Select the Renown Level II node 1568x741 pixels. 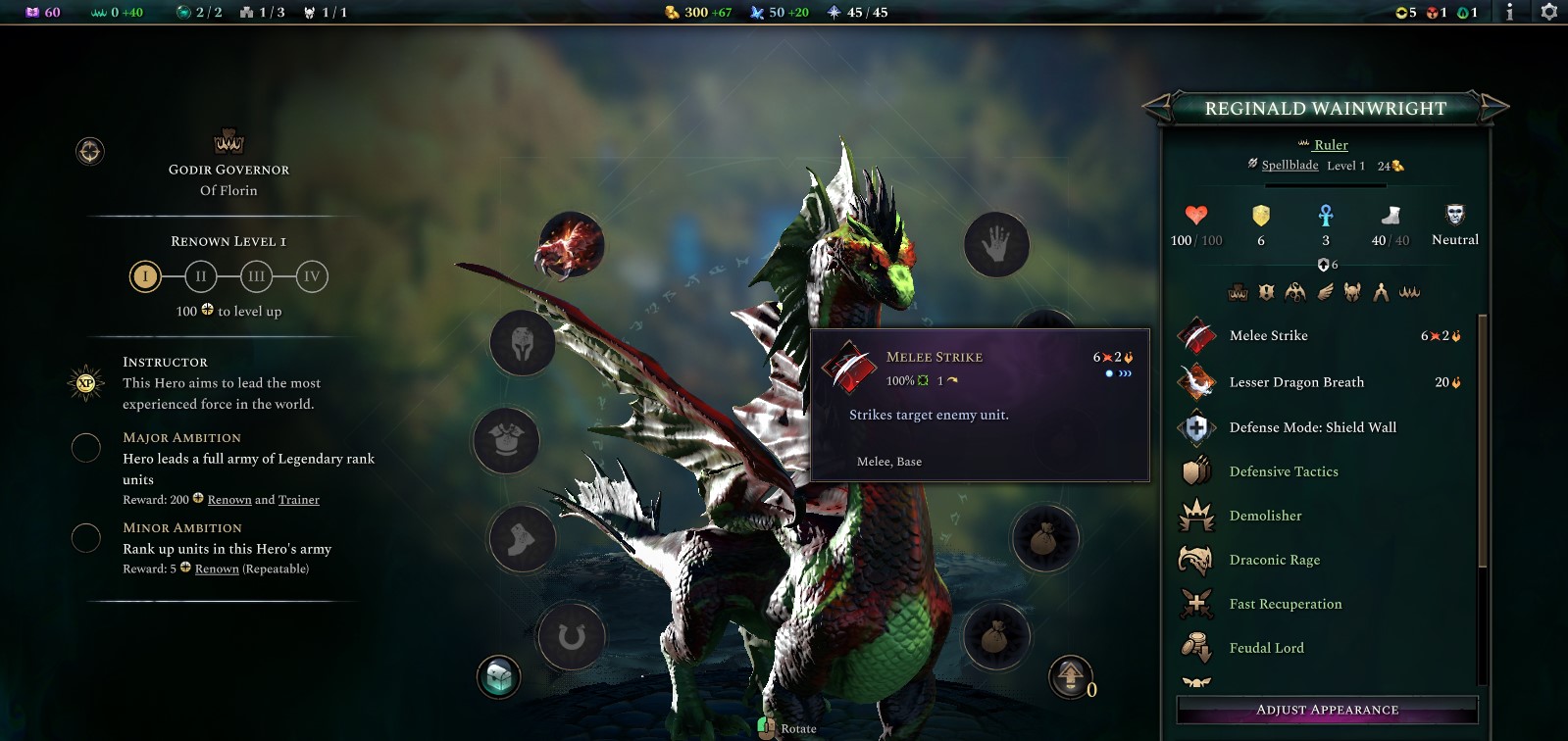point(200,276)
